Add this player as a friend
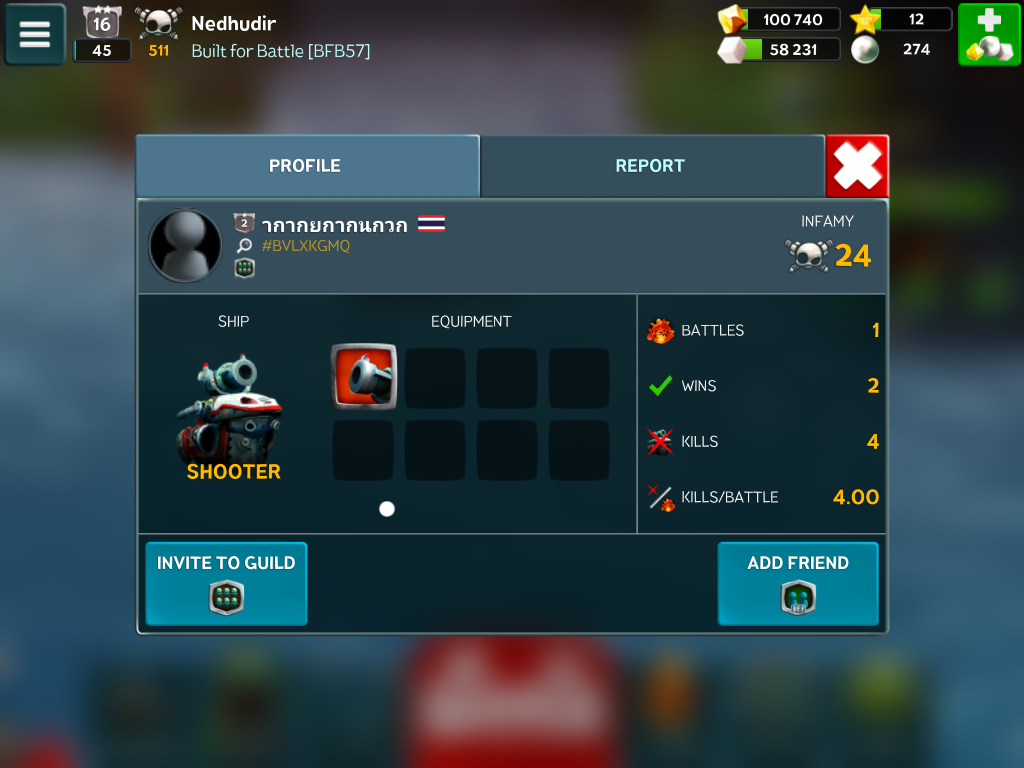The height and width of the screenshot is (768, 1024). point(798,583)
